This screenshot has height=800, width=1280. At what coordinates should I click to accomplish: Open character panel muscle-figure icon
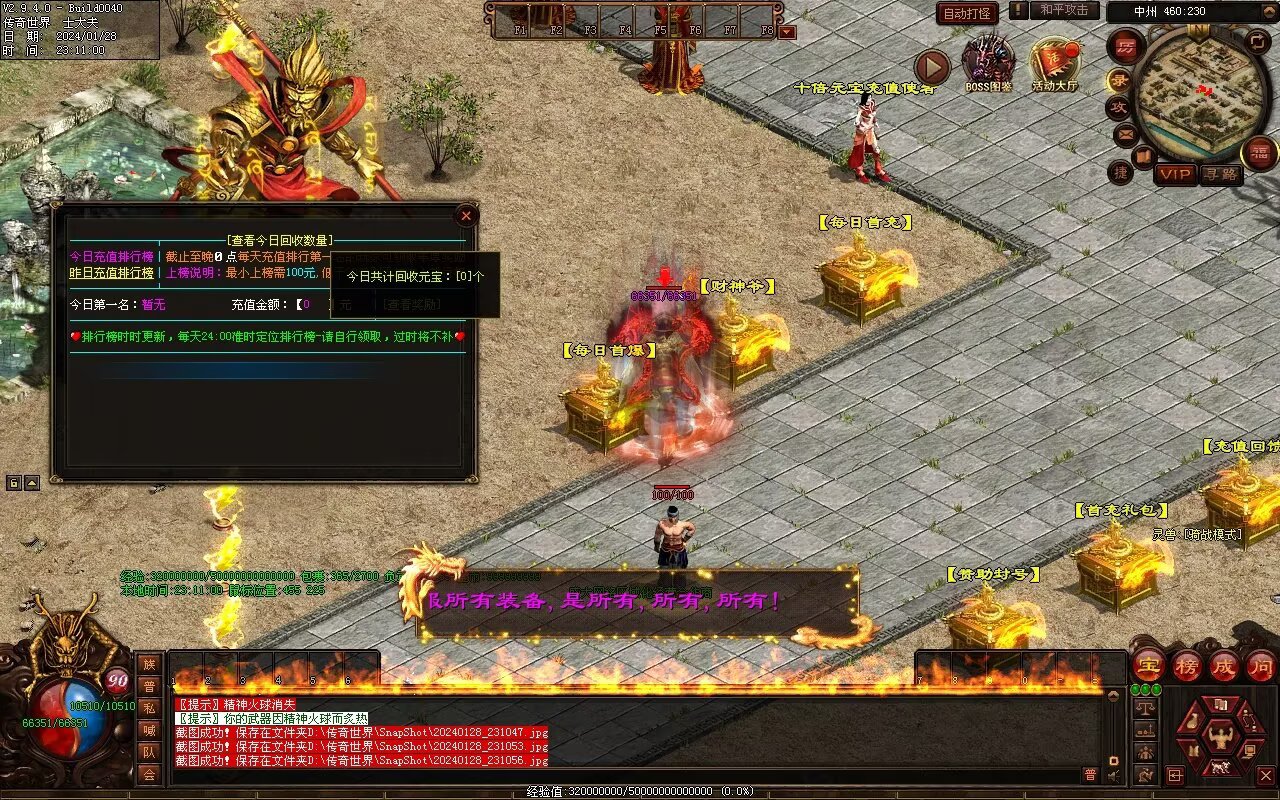point(1220,739)
